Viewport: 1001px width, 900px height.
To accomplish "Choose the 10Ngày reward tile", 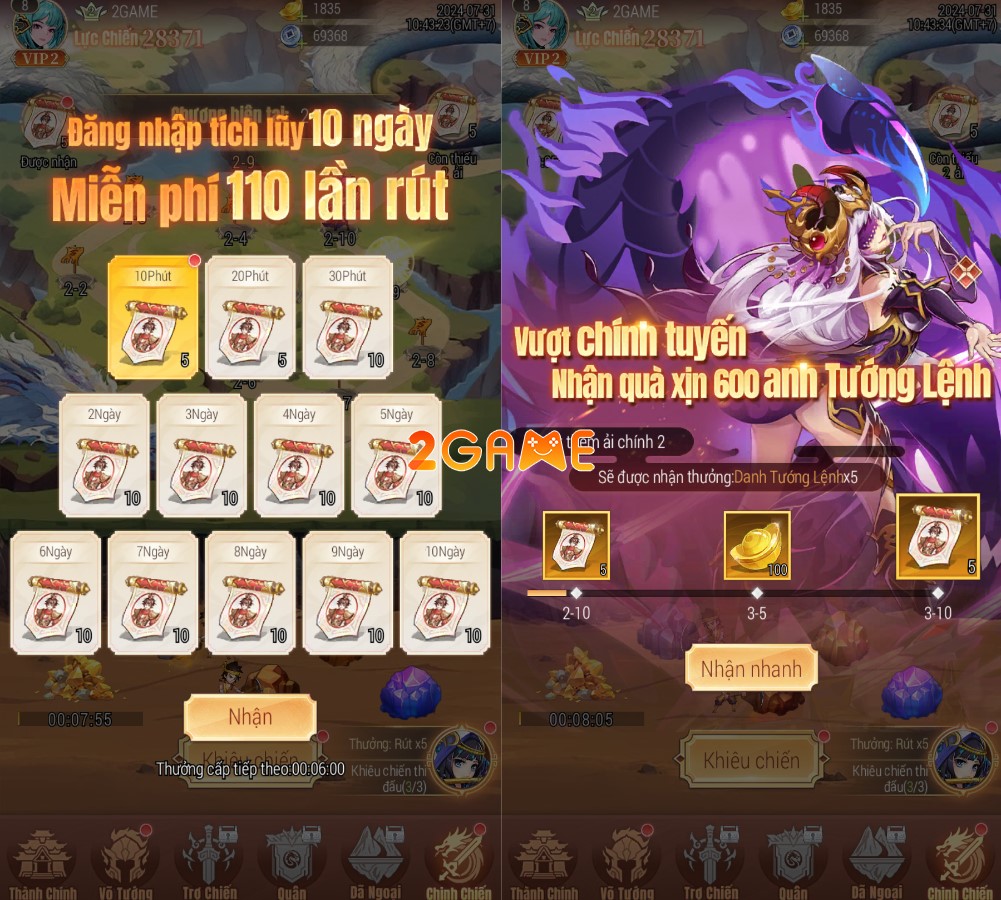I will [445, 593].
